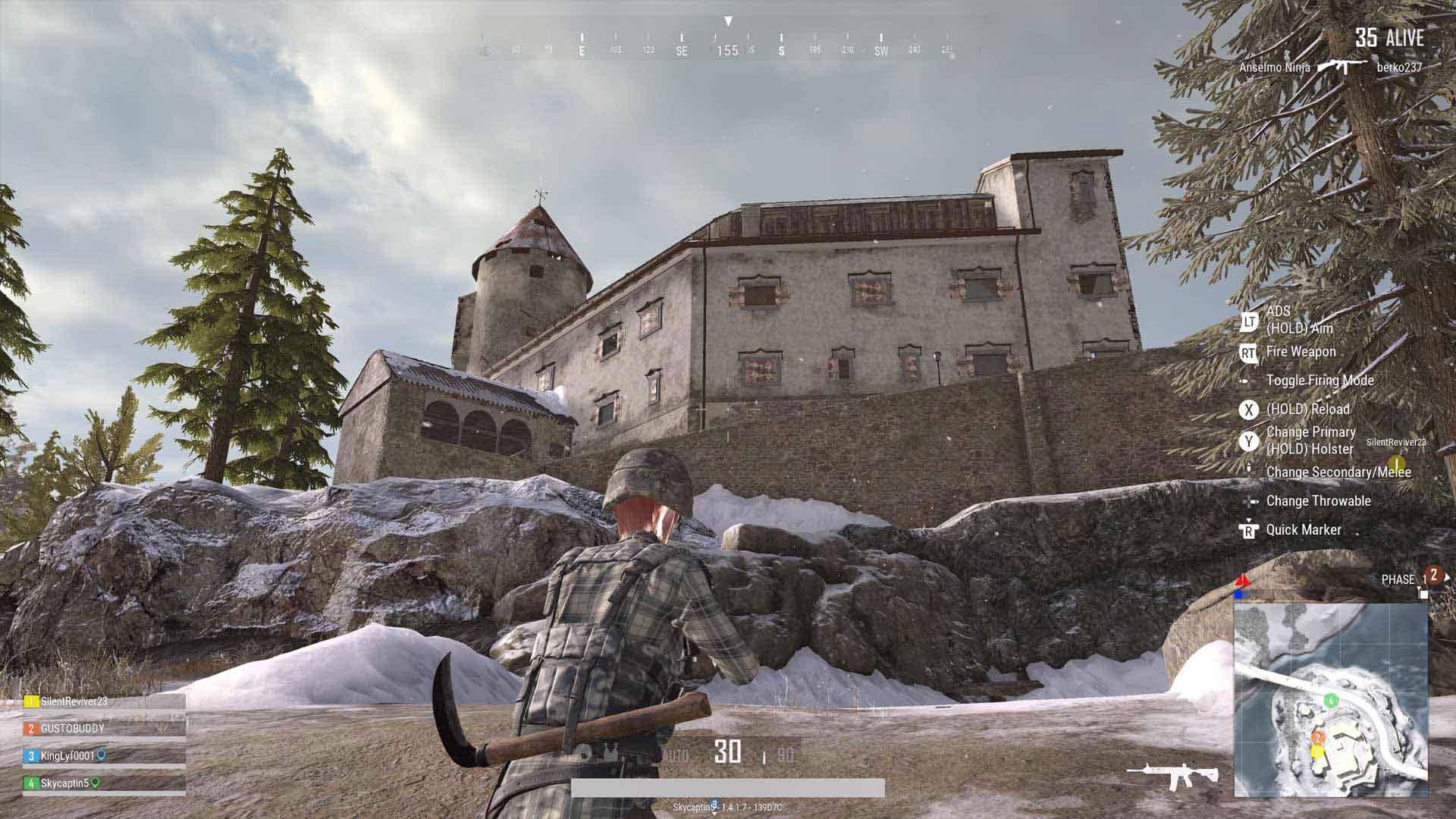
Task: Open the minimap of the snowy island
Action: [1331, 699]
